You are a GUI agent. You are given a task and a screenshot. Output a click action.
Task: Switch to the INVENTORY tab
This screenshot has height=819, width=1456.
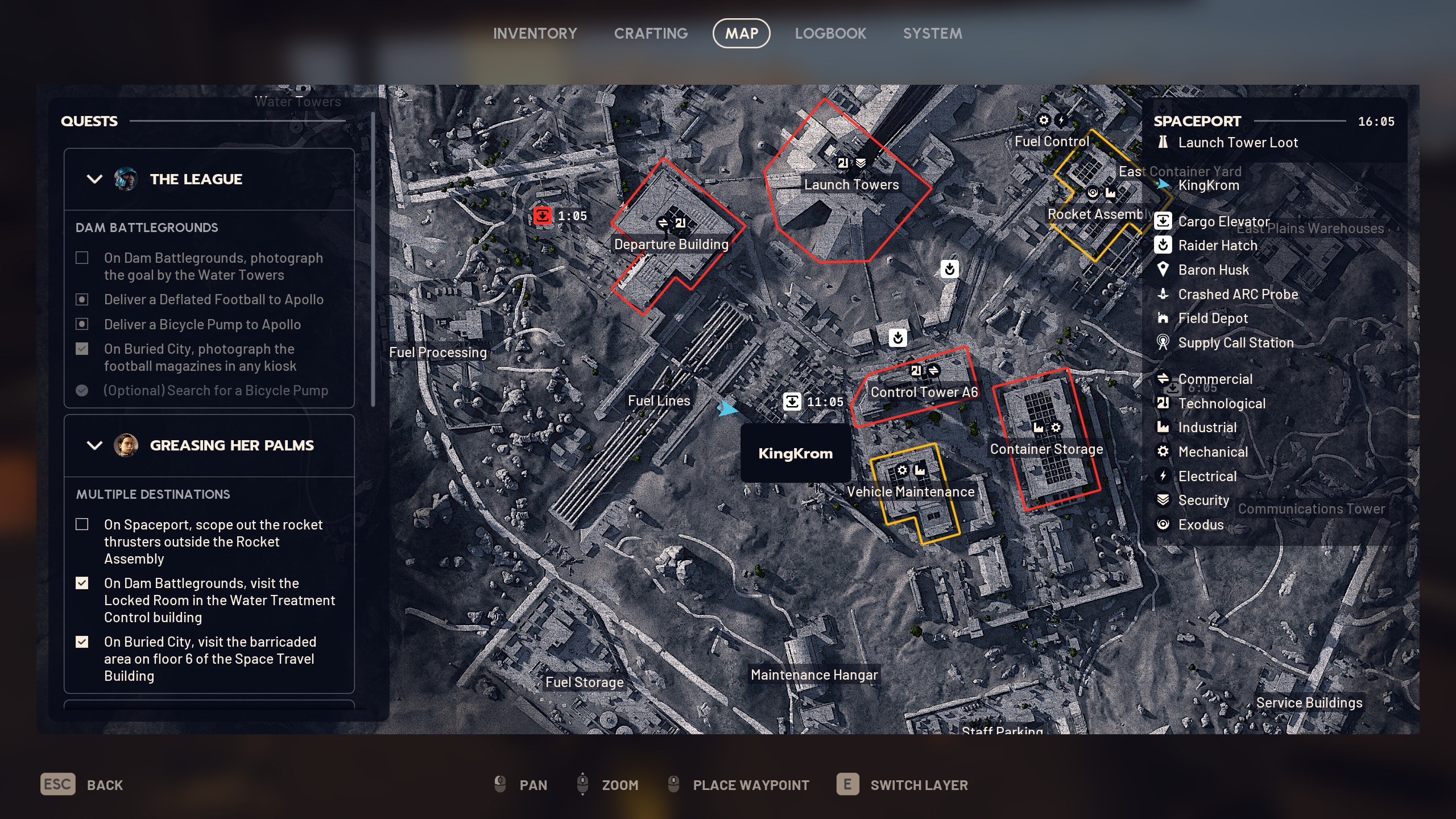point(535,33)
